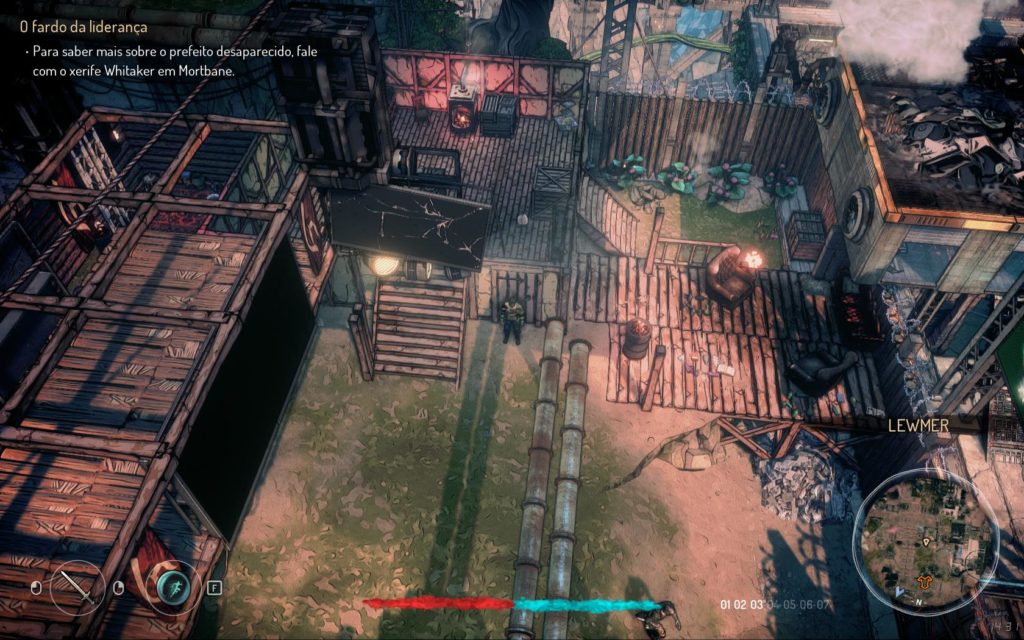The height and width of the screenshot is (640, 1024).
Task: Select the sword attack icon
Action: pyautogui.click(x=77, y=586)
